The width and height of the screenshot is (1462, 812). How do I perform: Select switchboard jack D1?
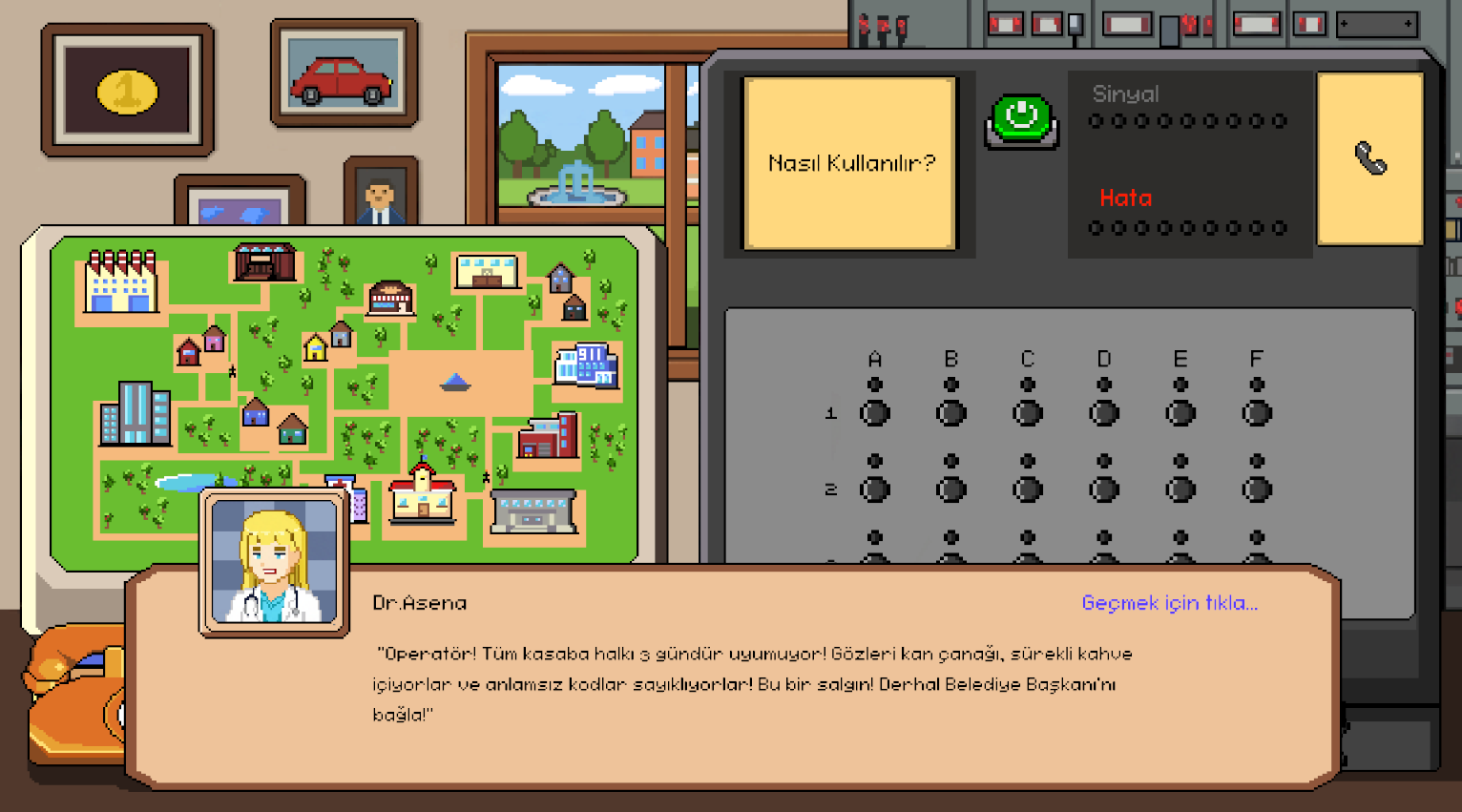1104,413
